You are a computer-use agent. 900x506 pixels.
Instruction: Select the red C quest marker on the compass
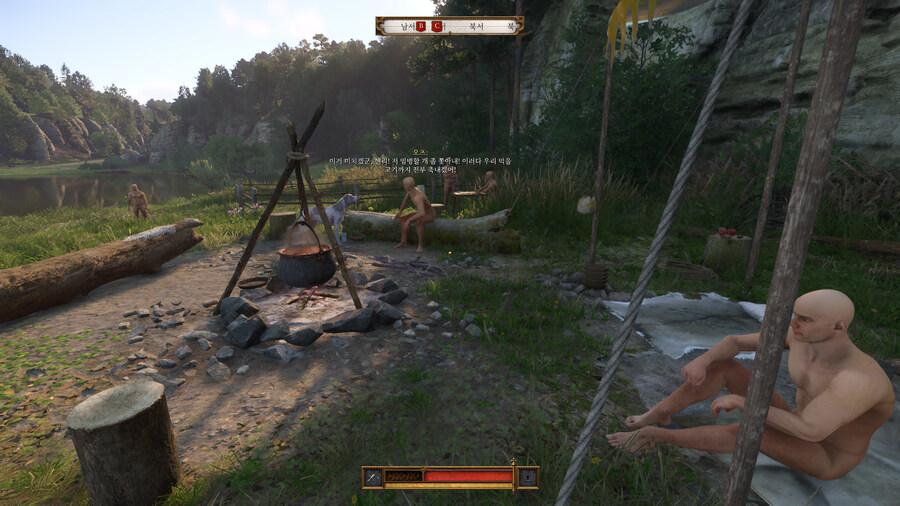pos(436,26)
